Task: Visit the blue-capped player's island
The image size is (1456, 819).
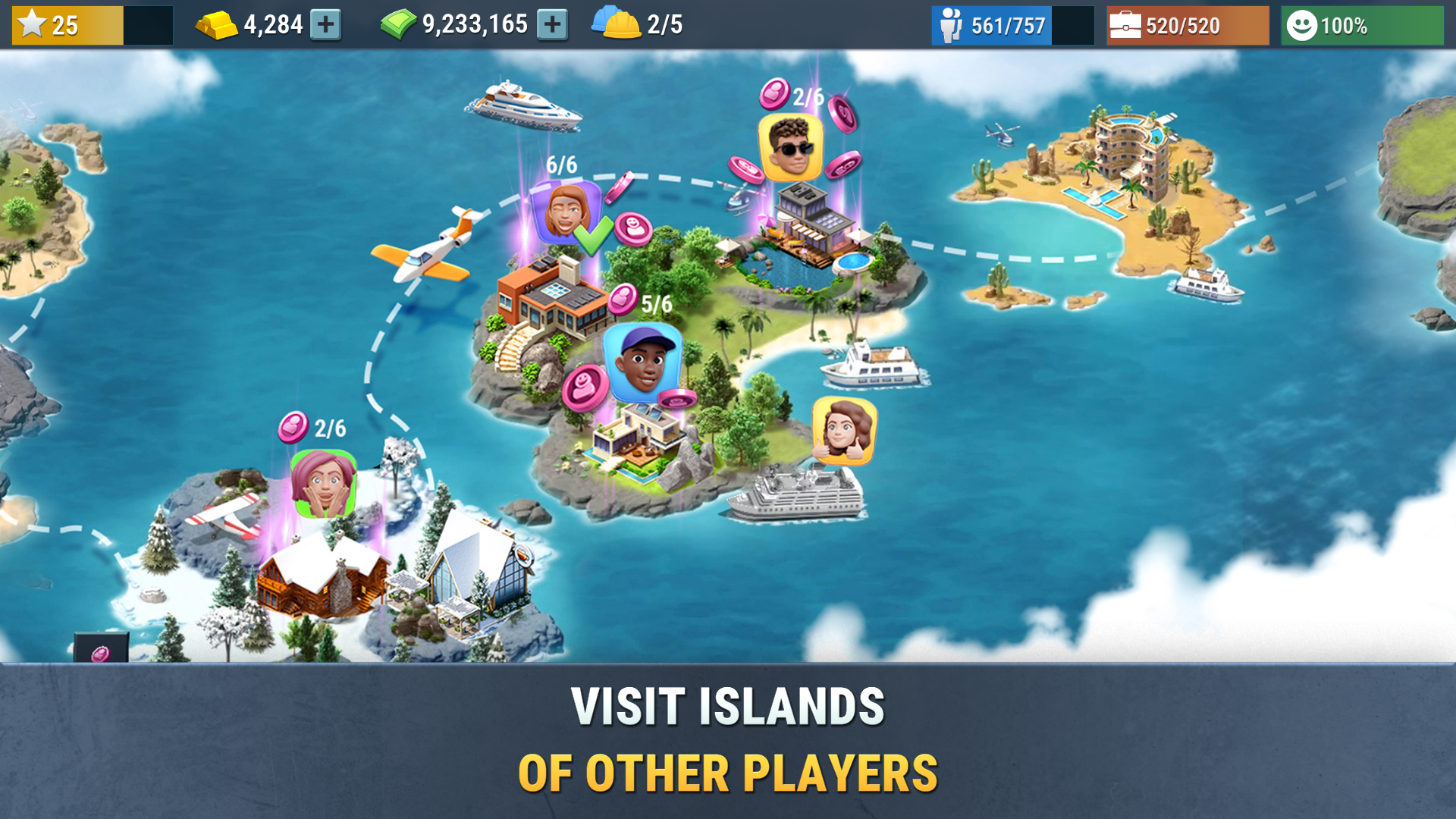Action: [x=641, y=362]
